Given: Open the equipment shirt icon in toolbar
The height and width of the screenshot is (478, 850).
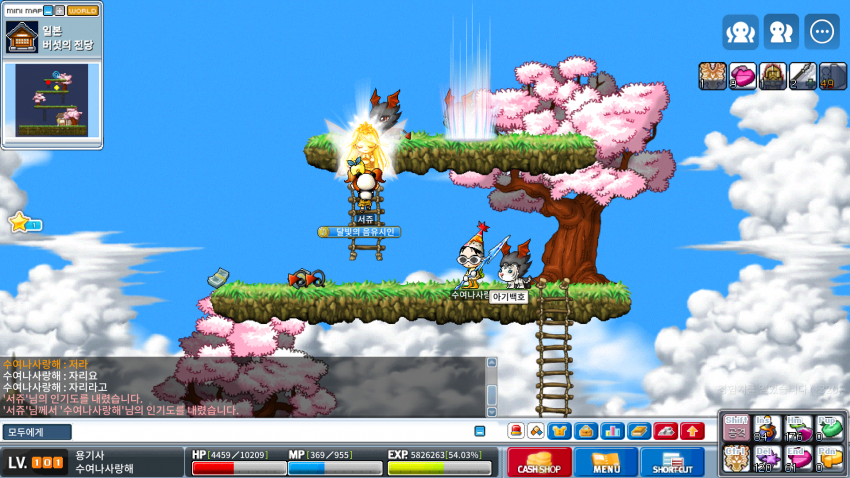Looking at the screenshot, I should [561, 431].
